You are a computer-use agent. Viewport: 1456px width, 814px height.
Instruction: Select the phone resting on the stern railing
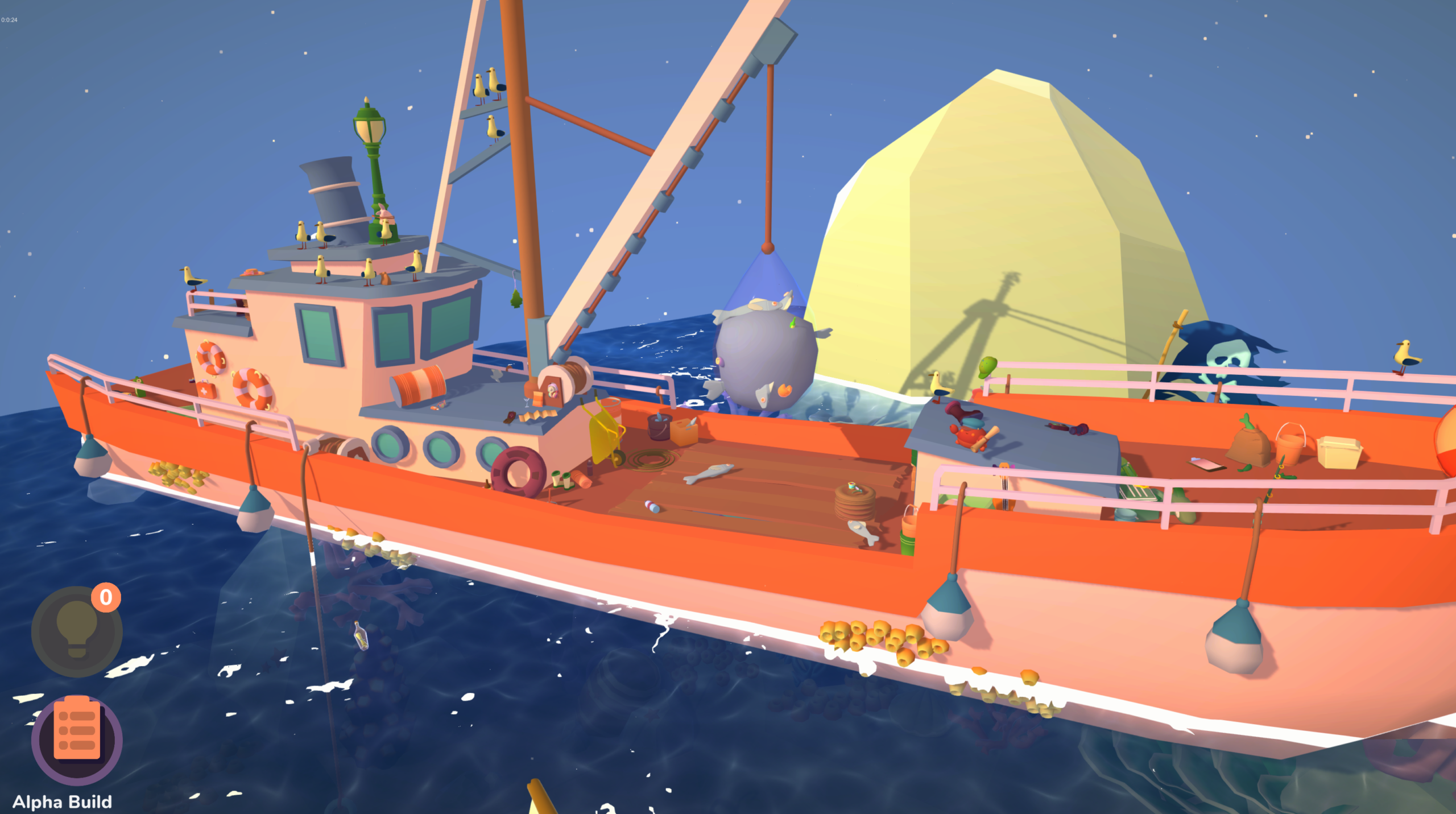point(1206,465)
